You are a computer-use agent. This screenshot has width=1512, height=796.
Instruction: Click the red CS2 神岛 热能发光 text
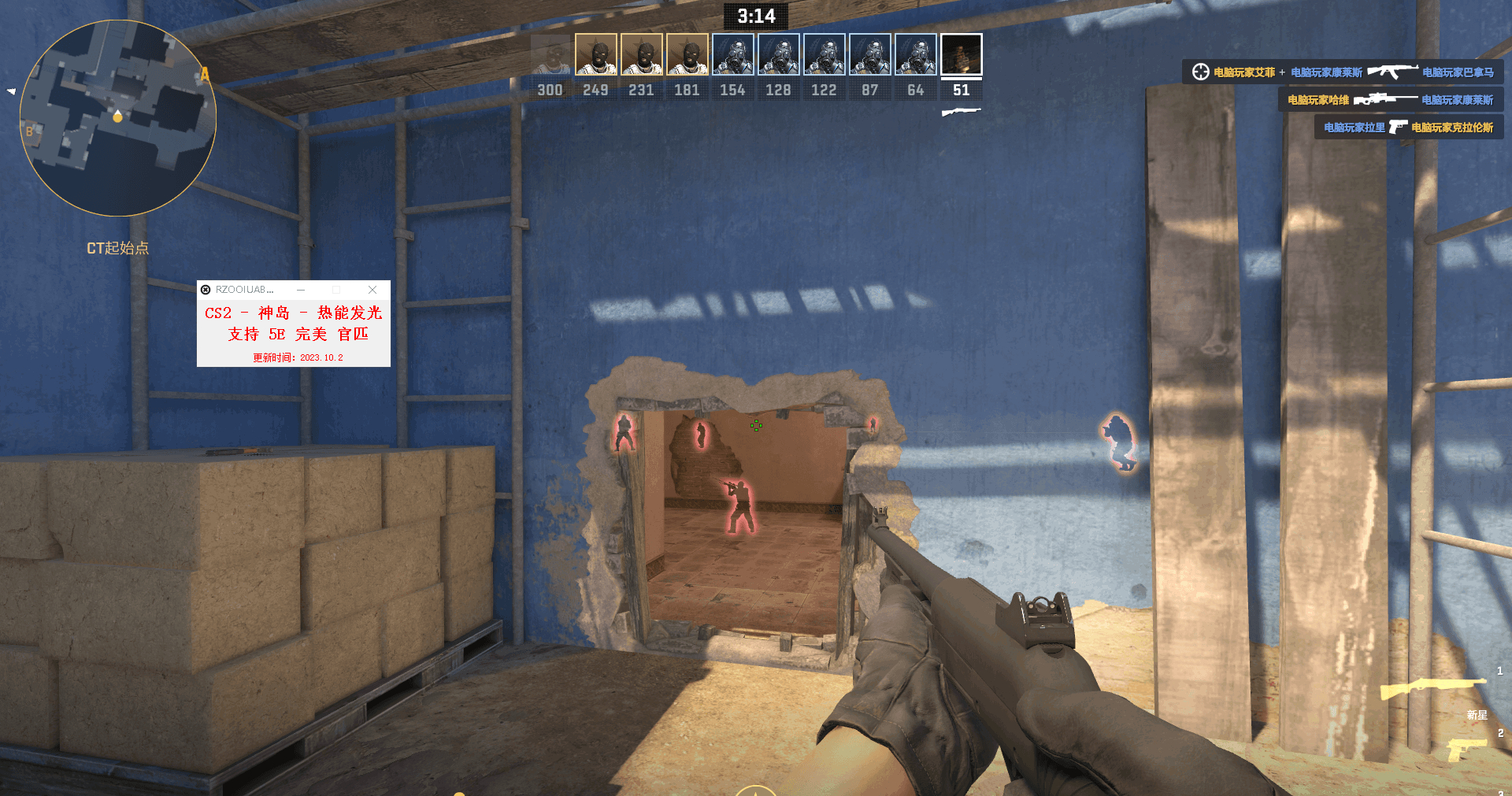pos(292,313)
